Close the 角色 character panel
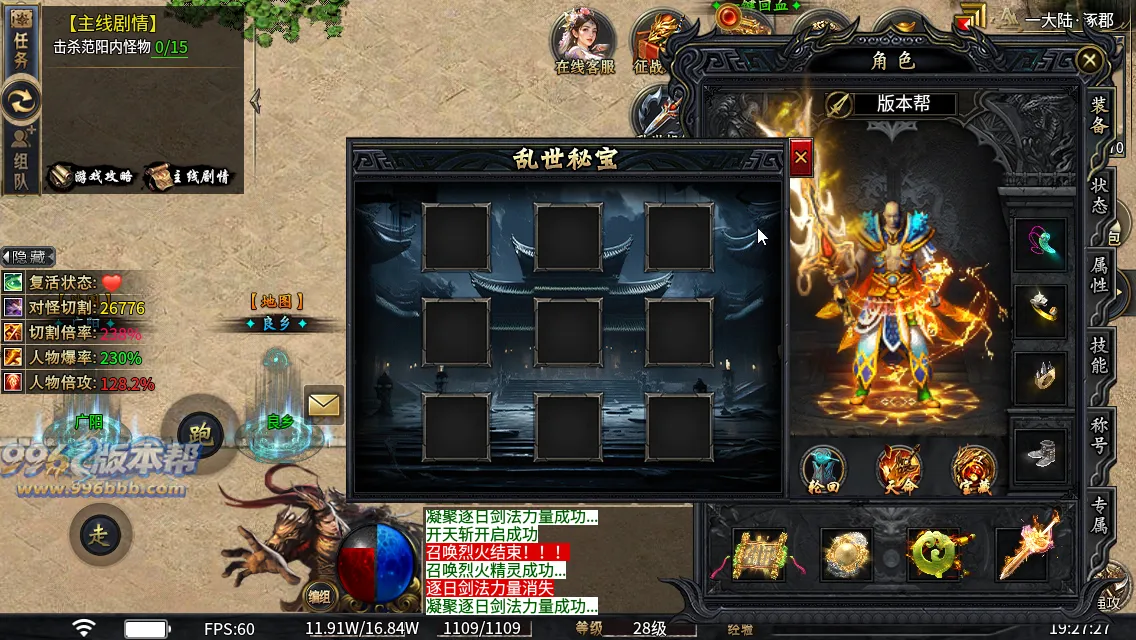The image size is (1136, 640). click(1089, 61)
